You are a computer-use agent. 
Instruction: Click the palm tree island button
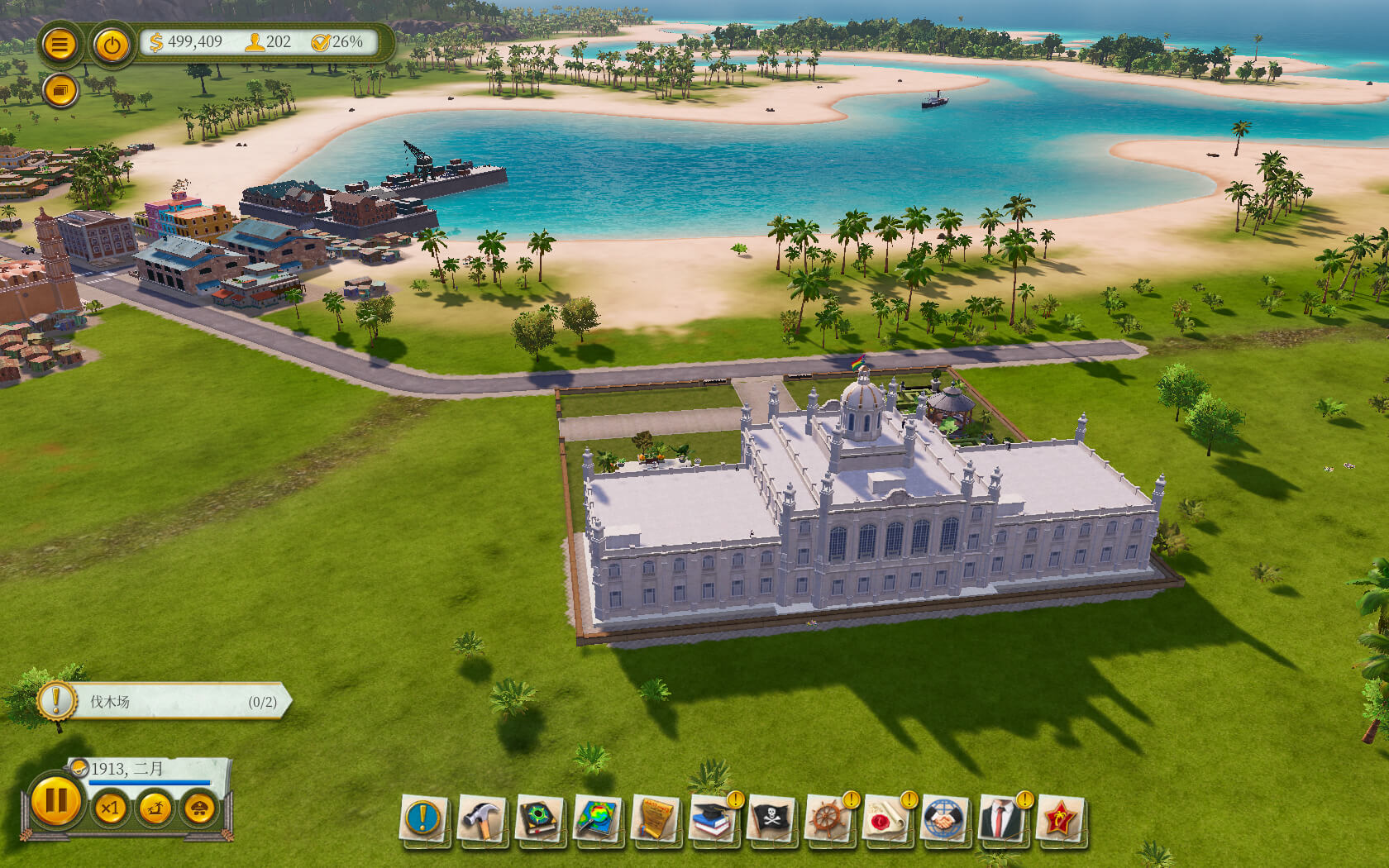(155, 808)
